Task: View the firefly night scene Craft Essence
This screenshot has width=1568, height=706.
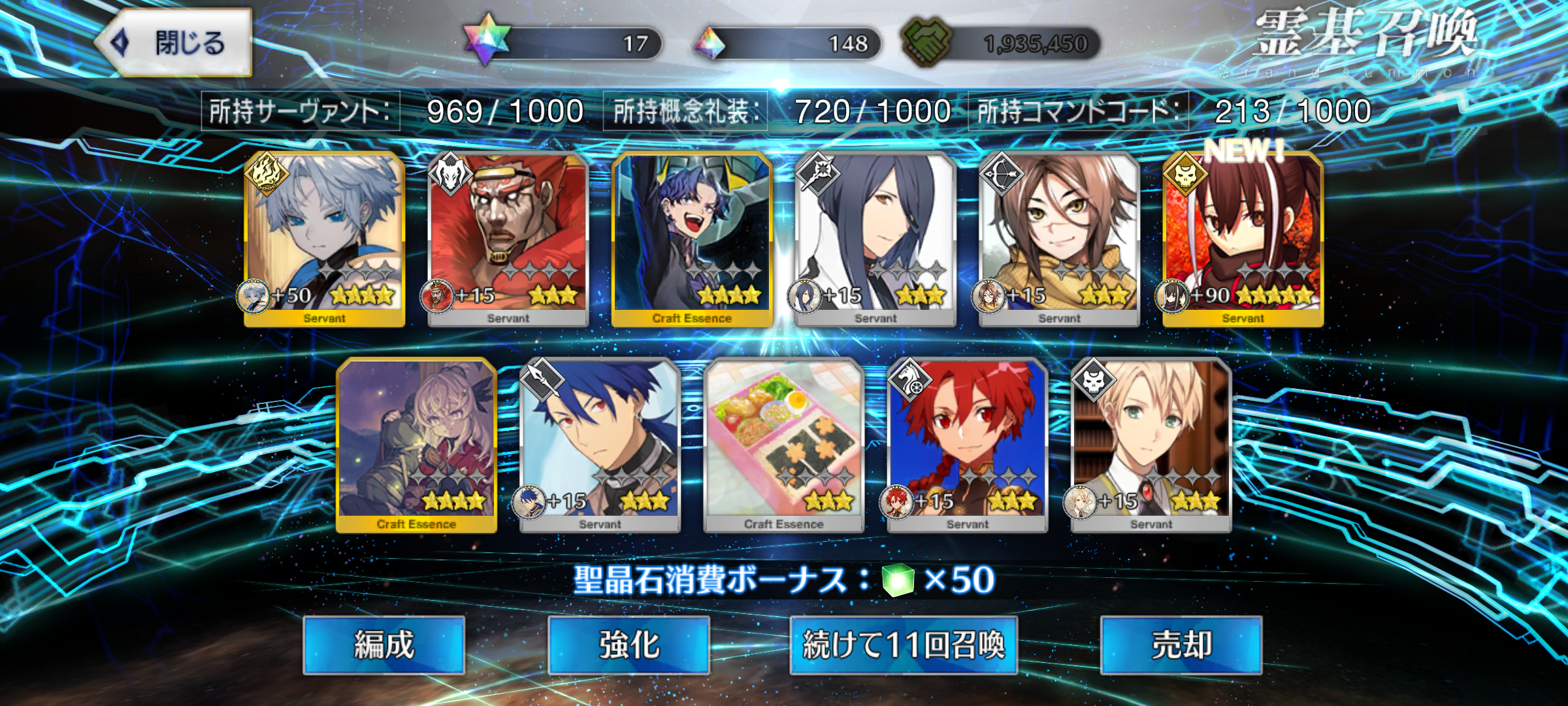Action: click(416, 445)
